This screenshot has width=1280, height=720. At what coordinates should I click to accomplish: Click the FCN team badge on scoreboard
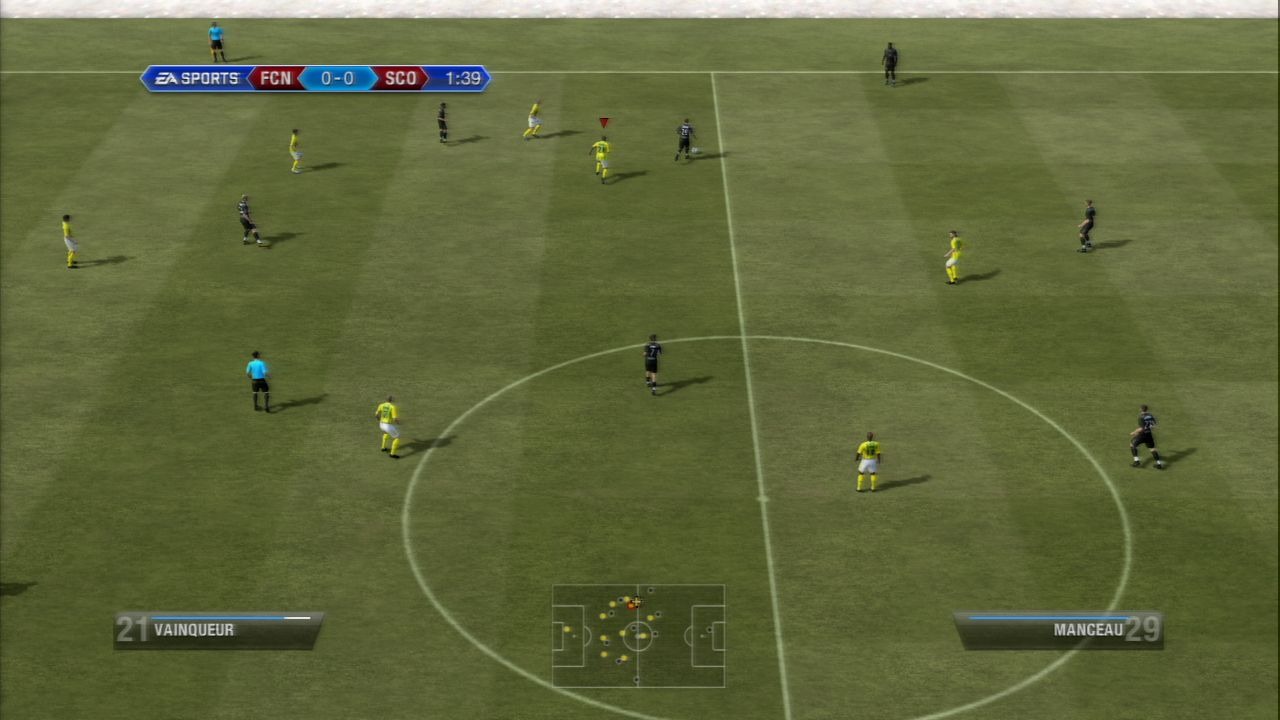(x=276, y=79)
